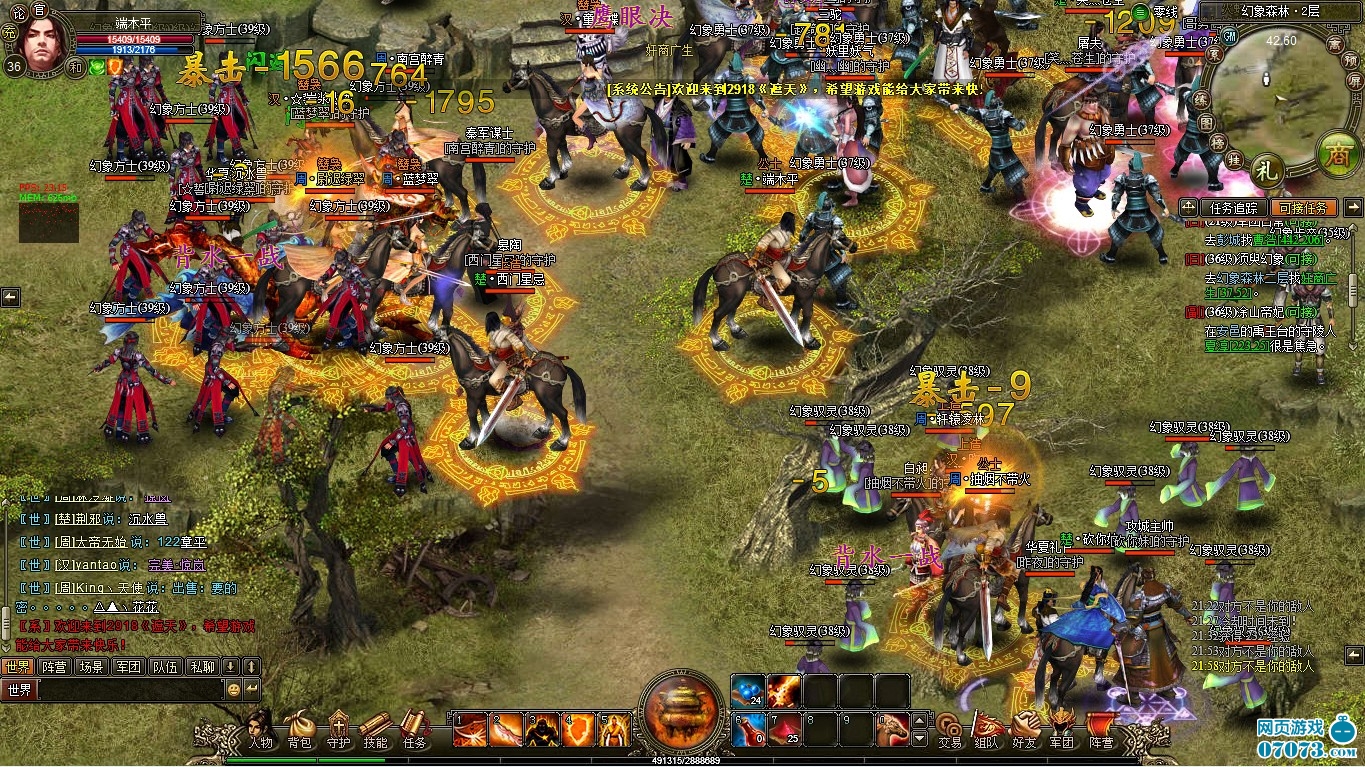Activate skill in hotbar slot 1
Image resolution: width=1365 pixels, height=767 pixels.
click(470, 730)
